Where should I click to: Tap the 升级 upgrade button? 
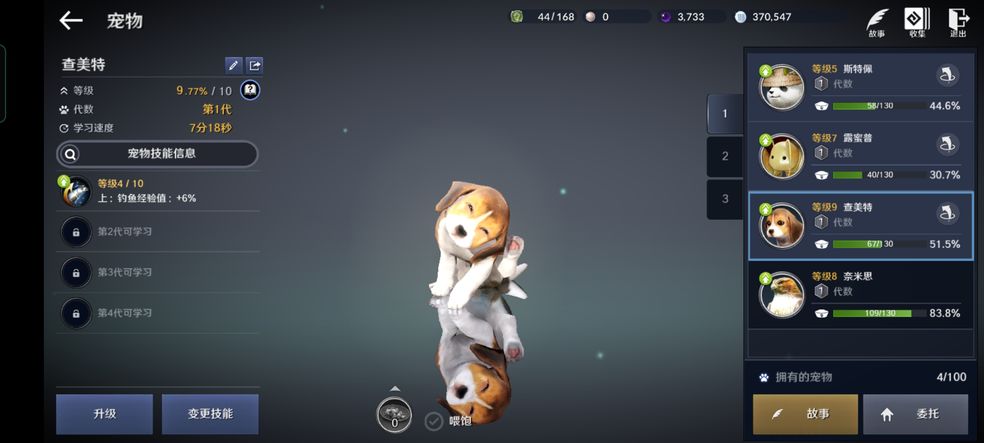click(104, 414)
